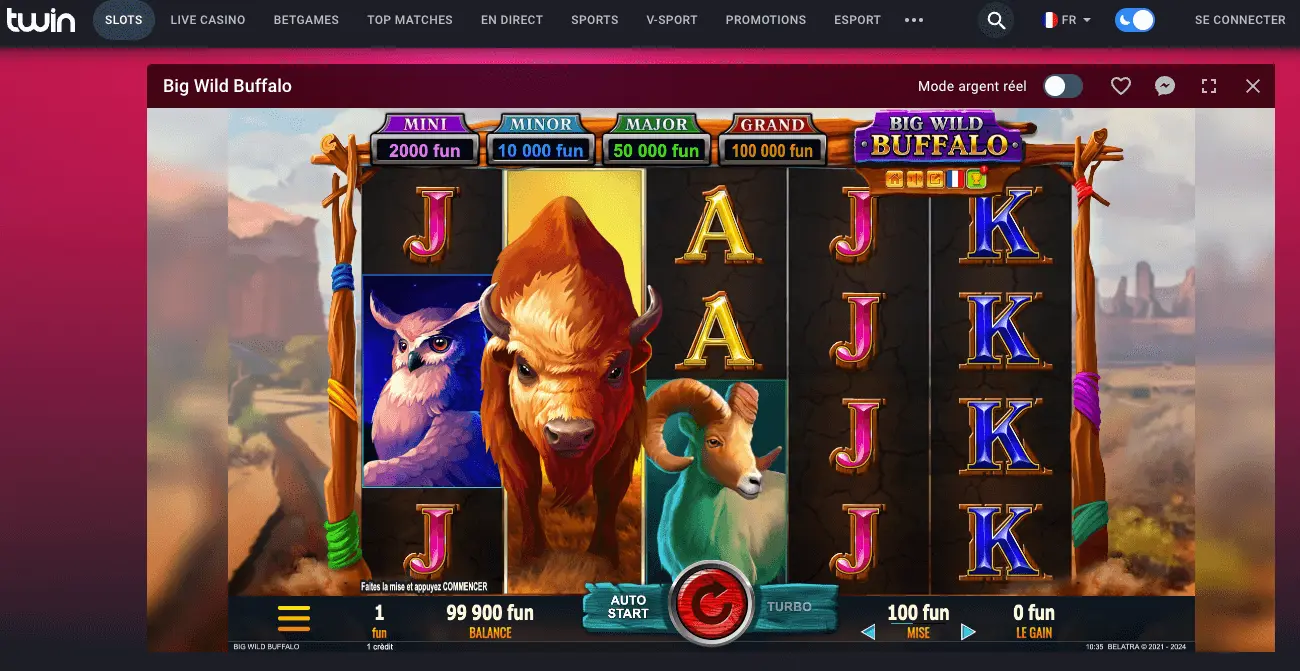Change language via the French flag icon
1300x671 pixels.
click(x=955, y=179)
